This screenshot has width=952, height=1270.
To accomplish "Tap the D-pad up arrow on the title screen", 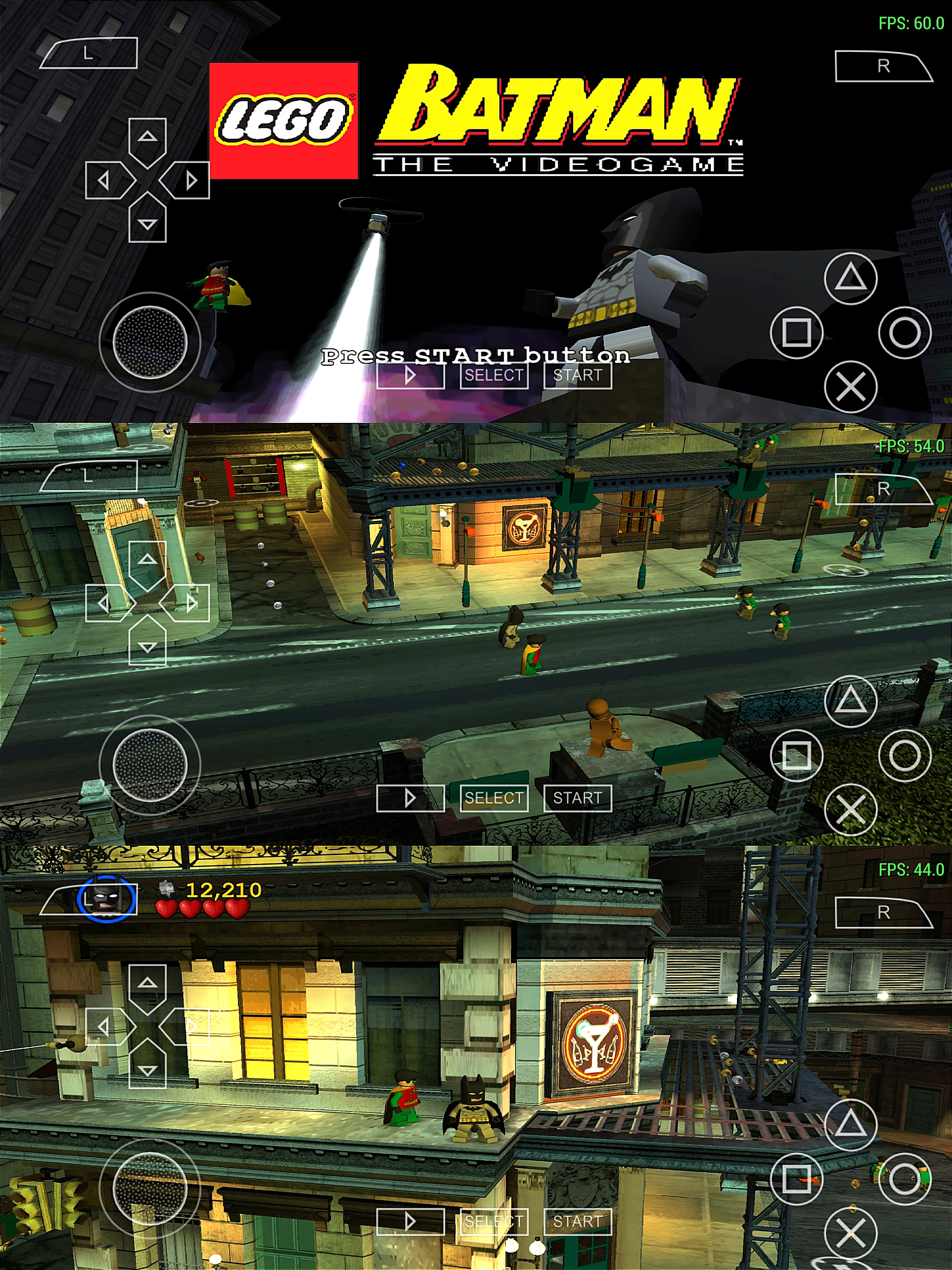I will 148,138.
